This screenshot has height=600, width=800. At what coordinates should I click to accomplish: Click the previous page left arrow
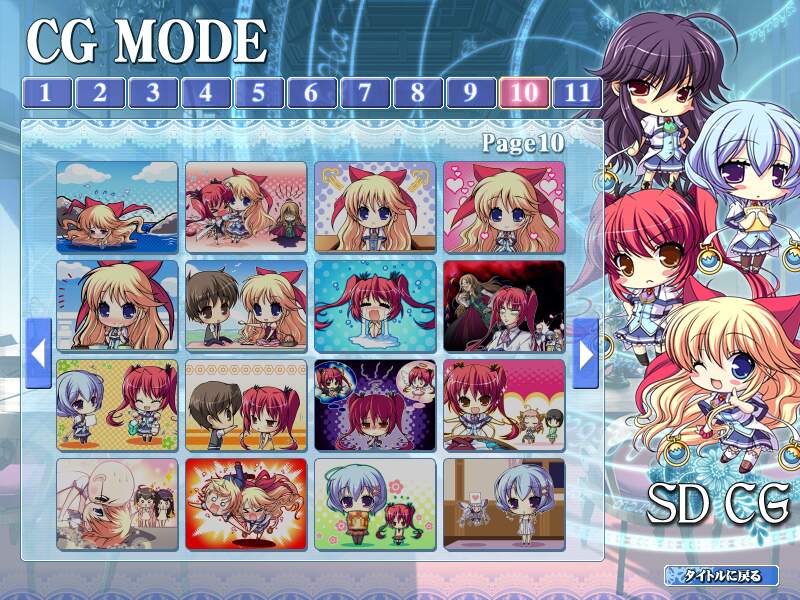(x=38, y=353)
